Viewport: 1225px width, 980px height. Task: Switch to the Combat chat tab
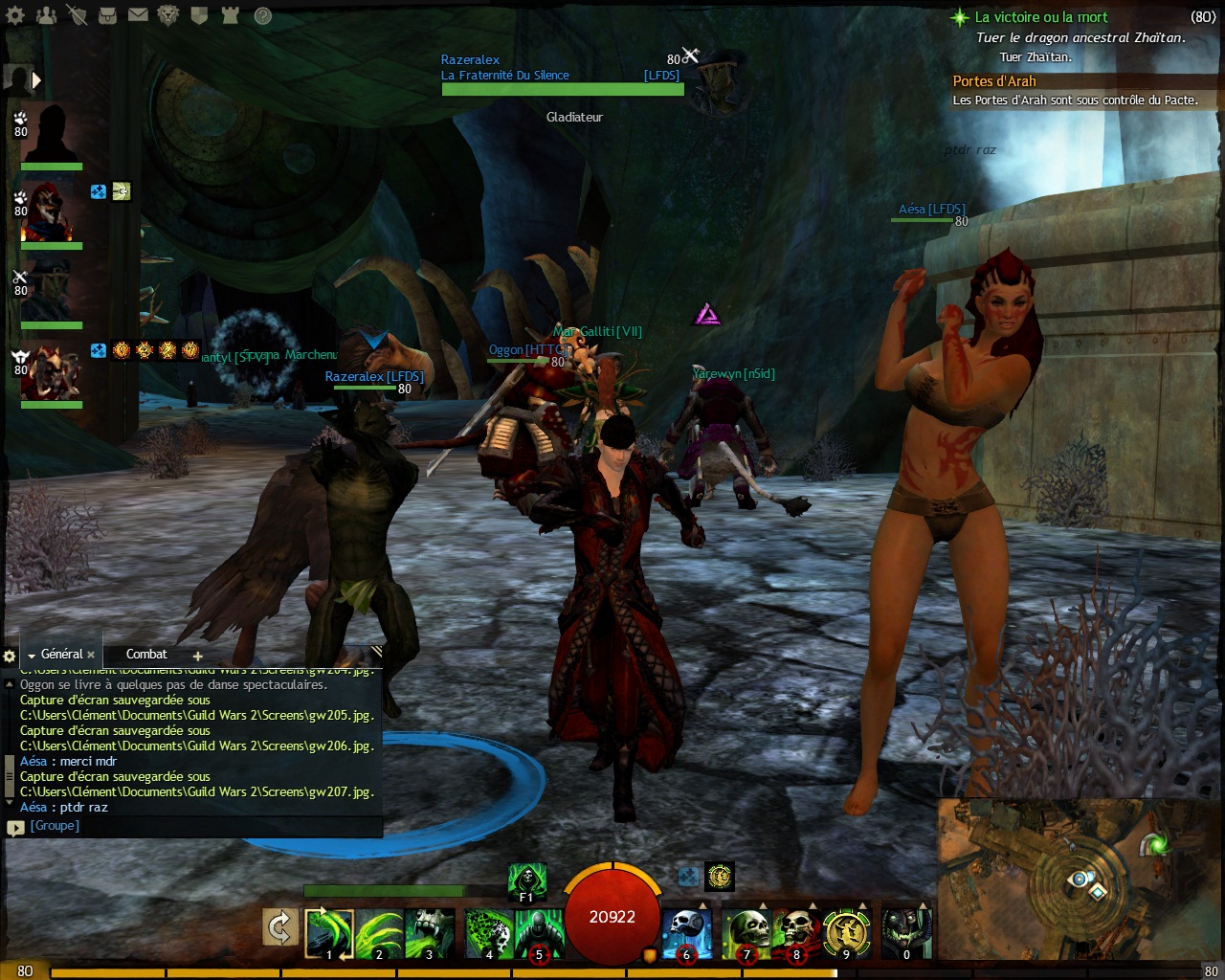point(146,655)
